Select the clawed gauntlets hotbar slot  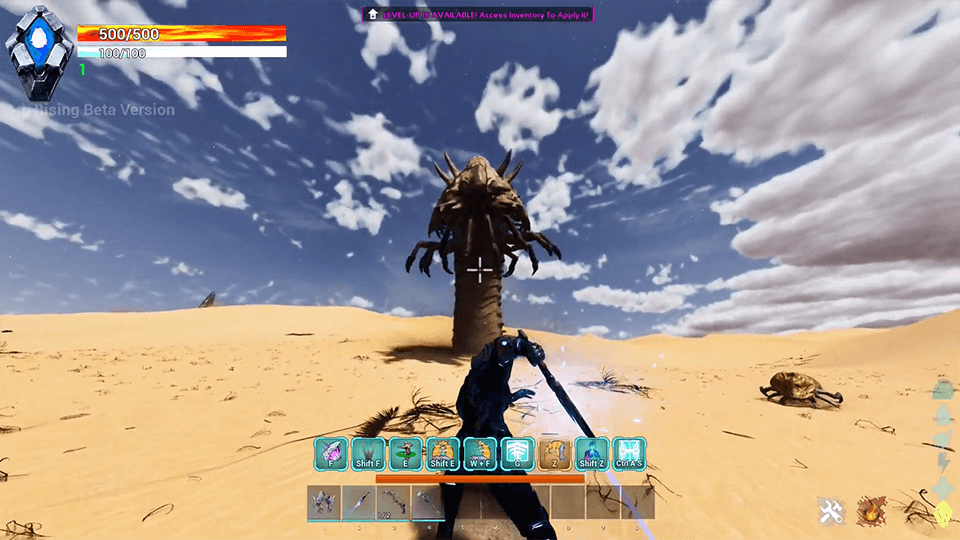(x=324, y=502)
